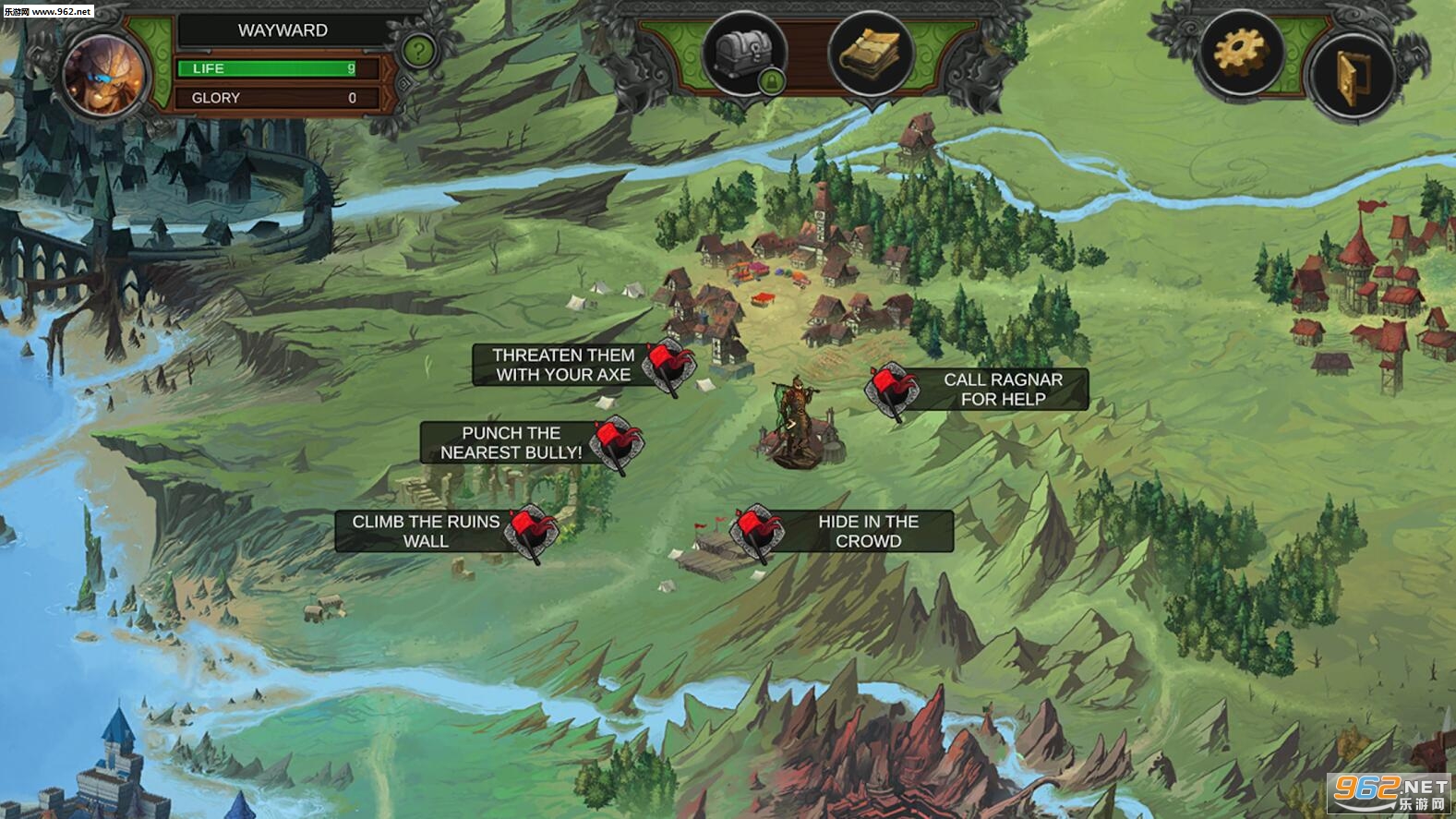This screenshot has height=819, width=1456.
Task: Select 'Punch the nearest bully!' option
Action: click(x=511, y=443)
